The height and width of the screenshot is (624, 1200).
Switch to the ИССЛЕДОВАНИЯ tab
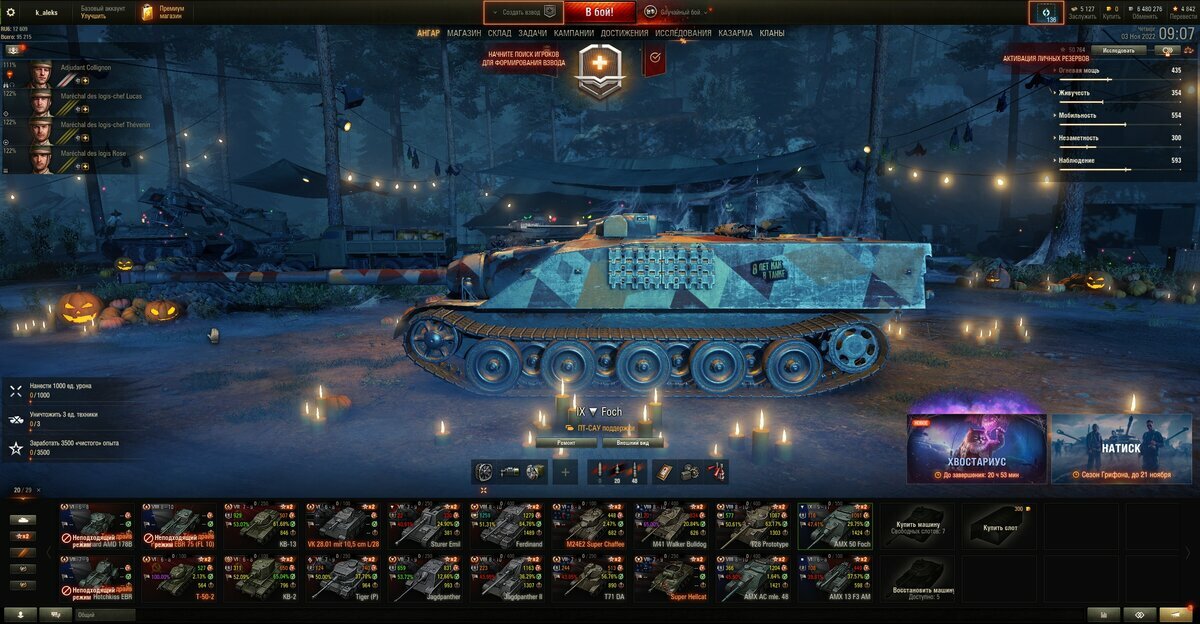point(684,33)
